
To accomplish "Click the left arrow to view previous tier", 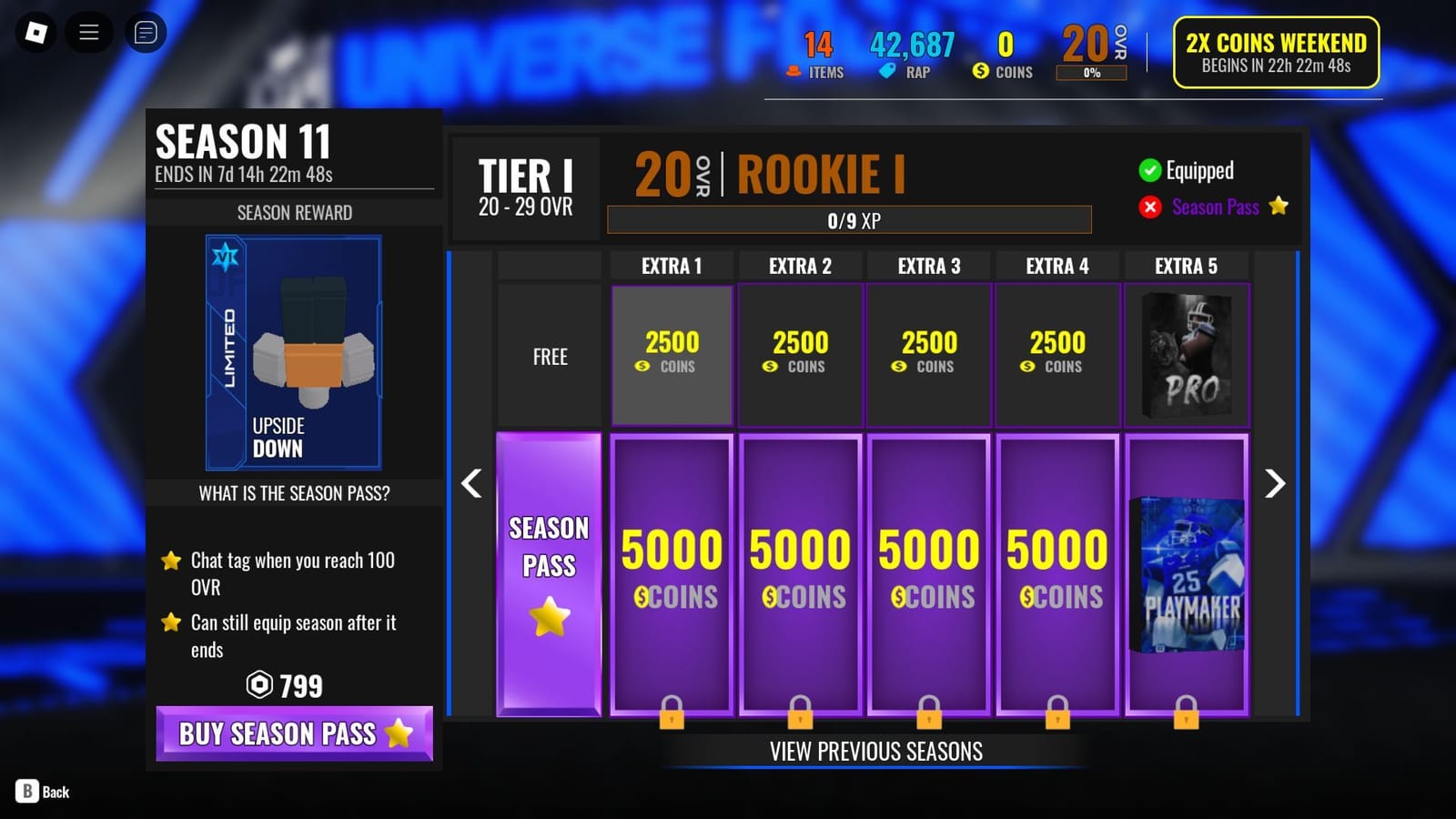I will [471, 483].
